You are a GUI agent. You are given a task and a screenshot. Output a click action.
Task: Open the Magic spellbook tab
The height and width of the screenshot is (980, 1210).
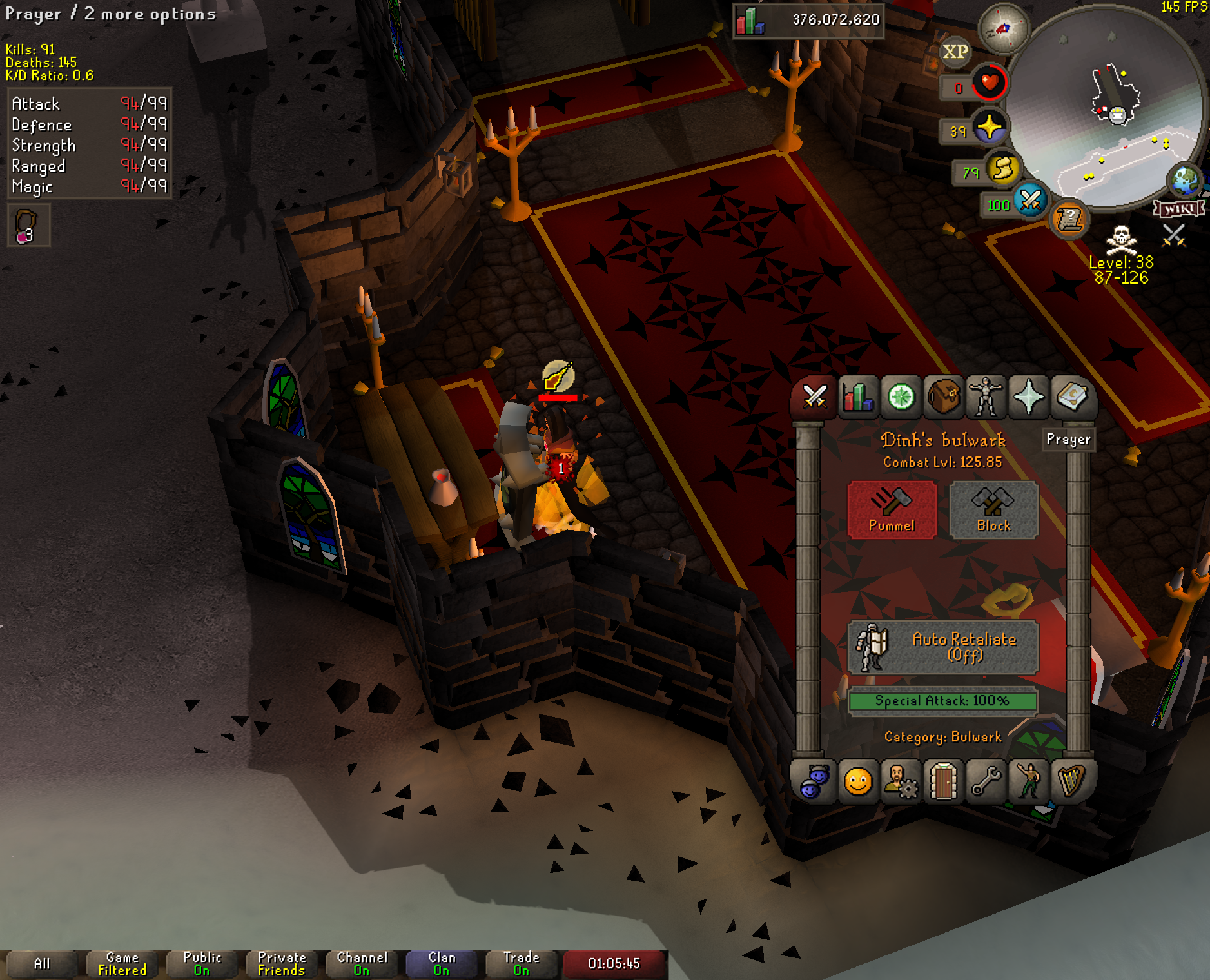point(1071,397)
